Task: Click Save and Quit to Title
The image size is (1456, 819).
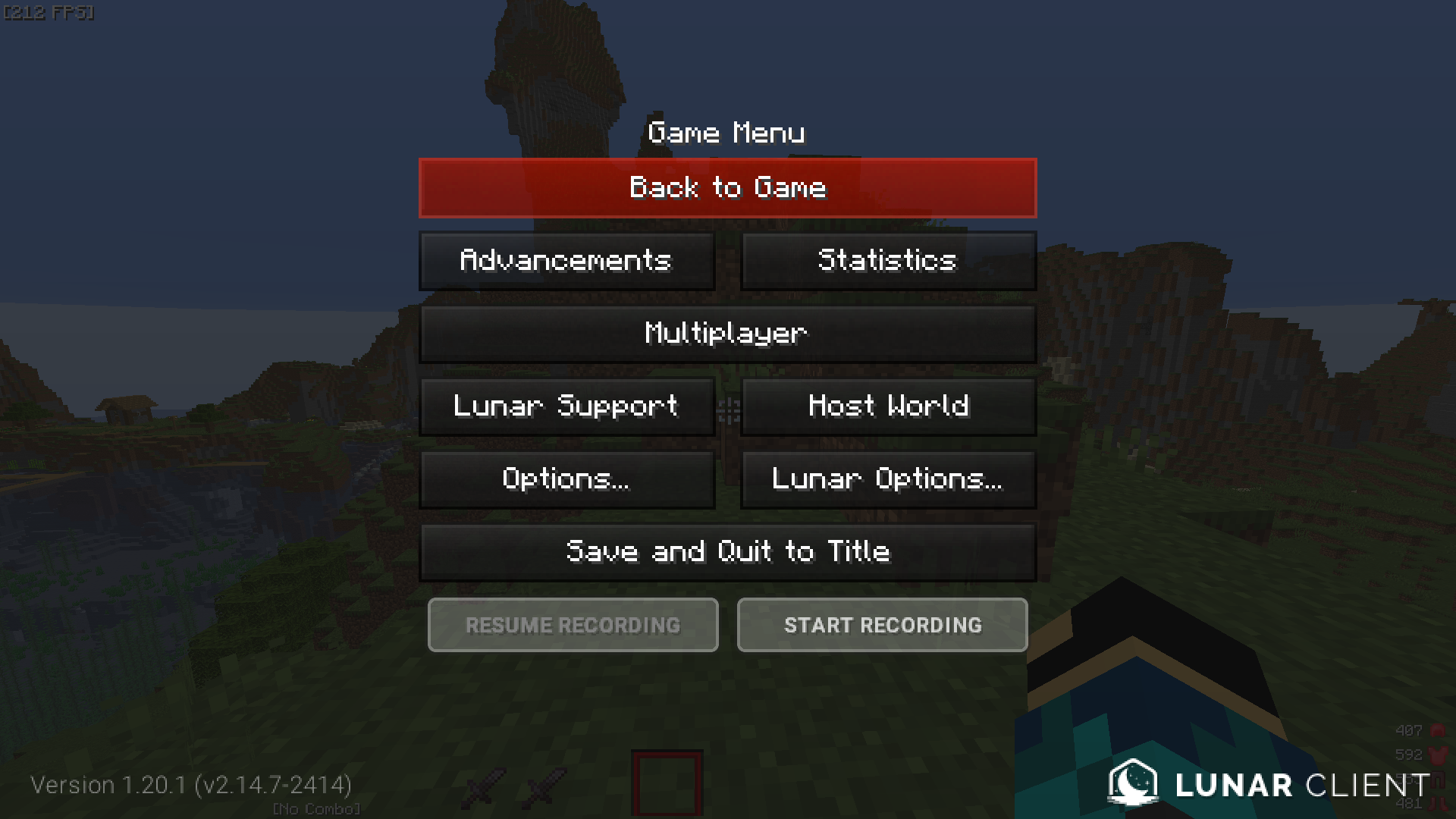Action: (726, 551)
